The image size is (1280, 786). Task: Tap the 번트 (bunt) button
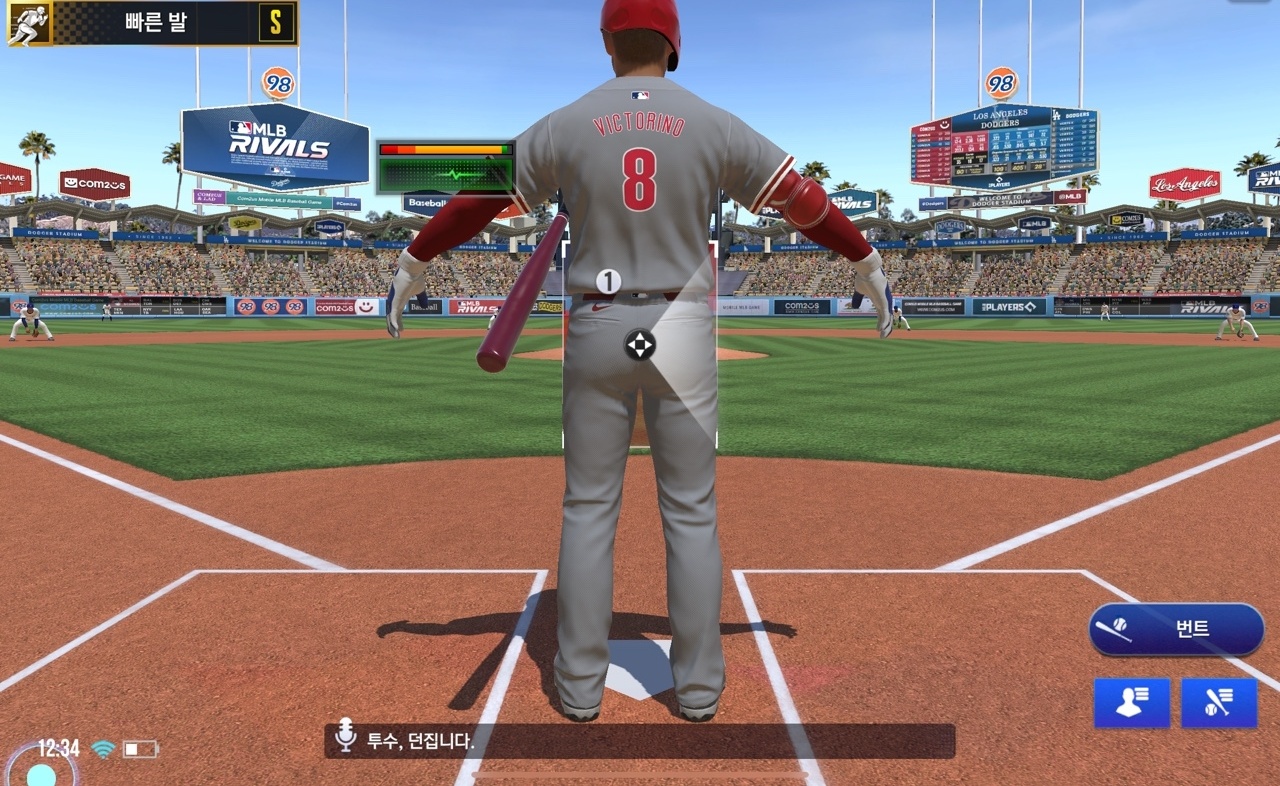point(1176,629)
